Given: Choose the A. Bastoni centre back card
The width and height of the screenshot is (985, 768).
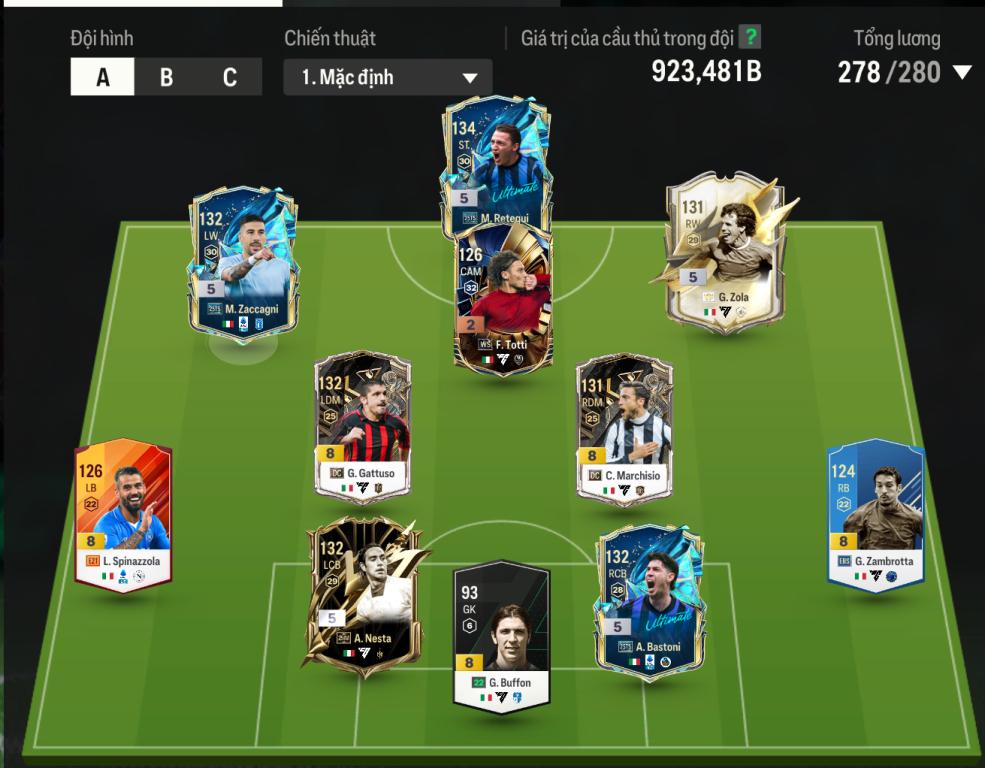Looking at the screenshot, I should [x=650, y=600].
